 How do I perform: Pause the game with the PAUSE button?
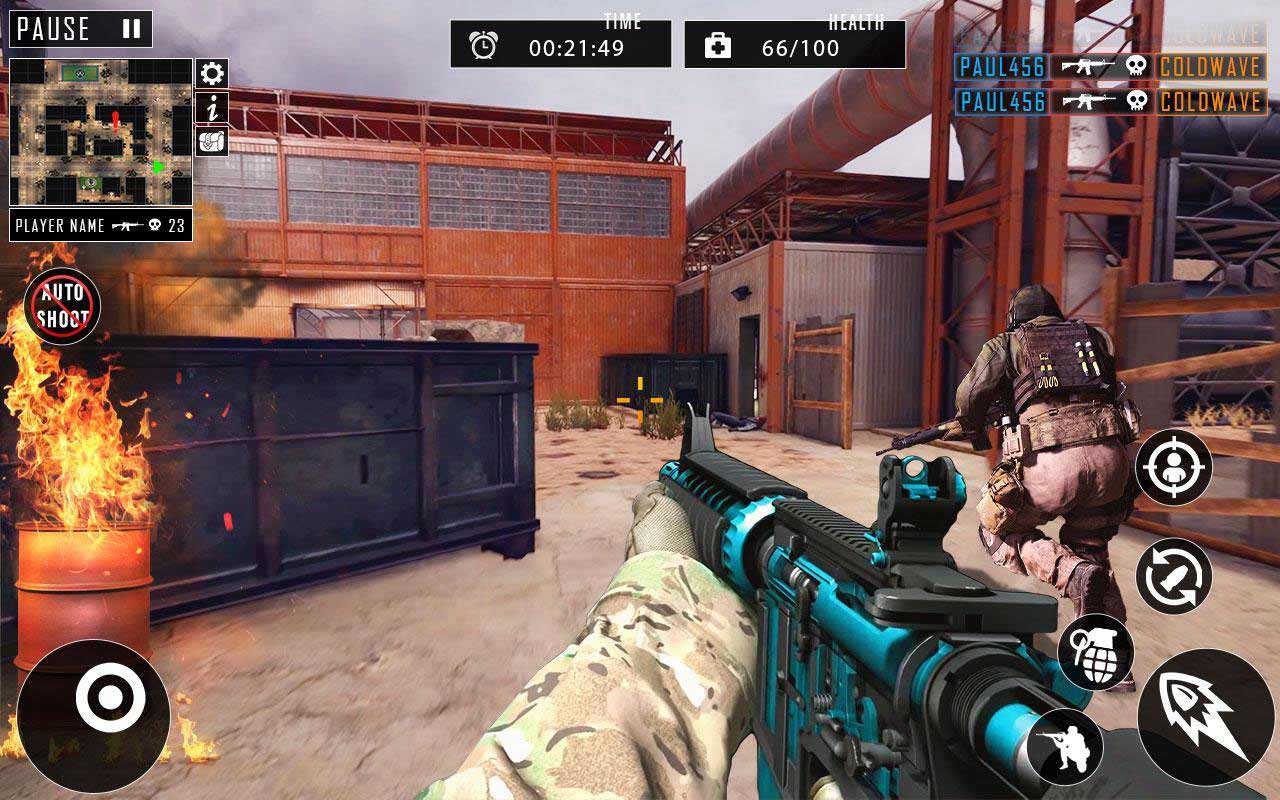point(80,29)
